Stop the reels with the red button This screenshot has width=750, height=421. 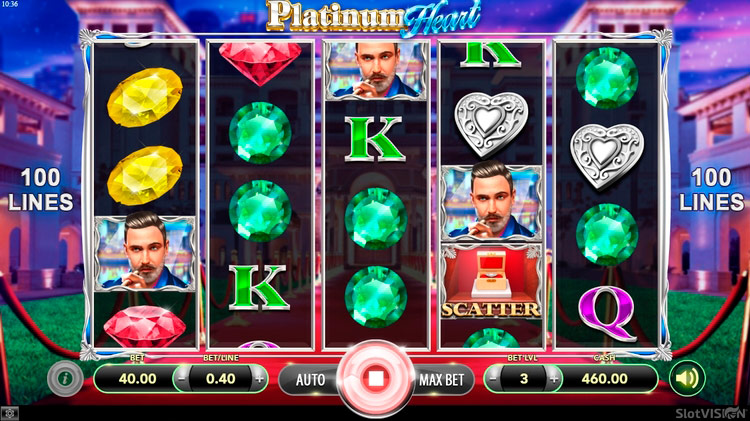(375, 380)
